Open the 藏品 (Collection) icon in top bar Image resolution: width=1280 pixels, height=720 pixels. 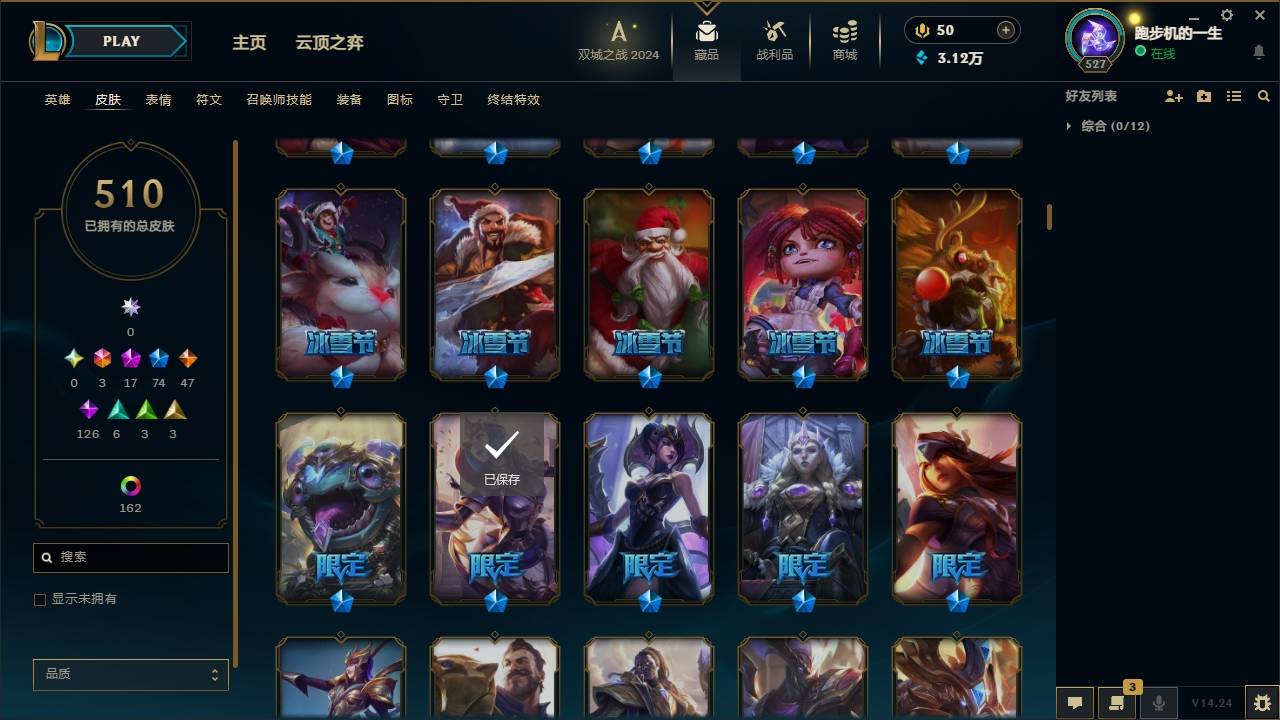click(x=707, y=38)
